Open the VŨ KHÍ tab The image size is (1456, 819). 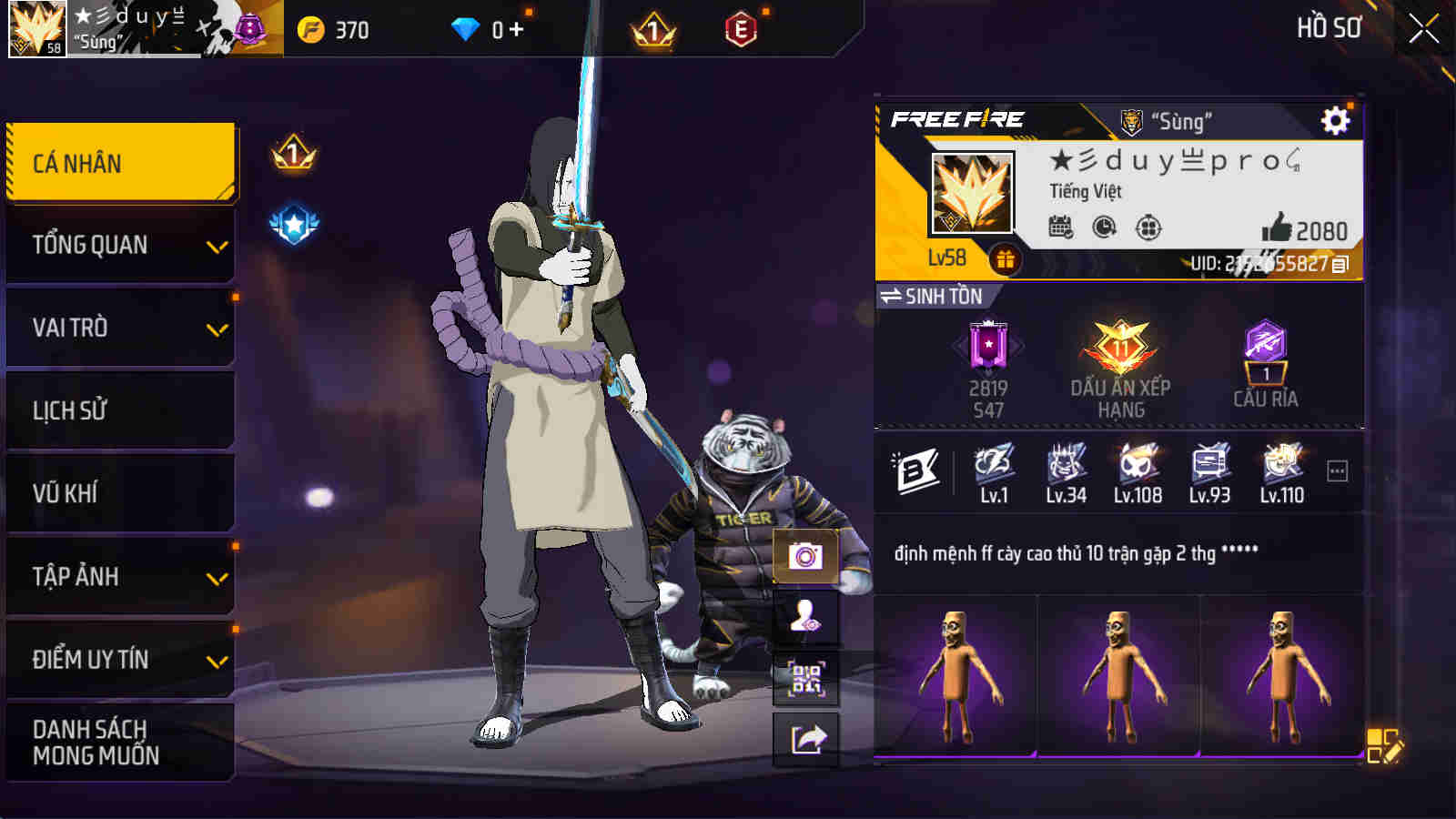click(119, 493)
